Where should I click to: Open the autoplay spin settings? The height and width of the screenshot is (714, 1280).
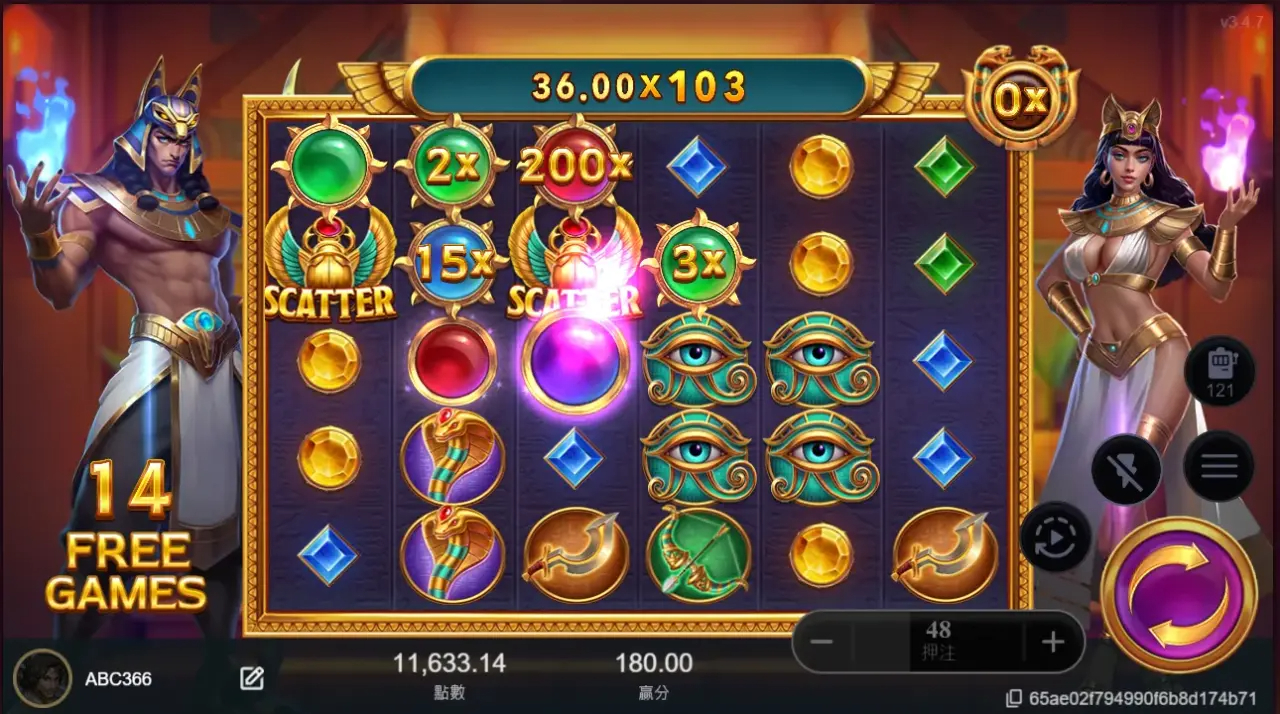(1055, 536)
